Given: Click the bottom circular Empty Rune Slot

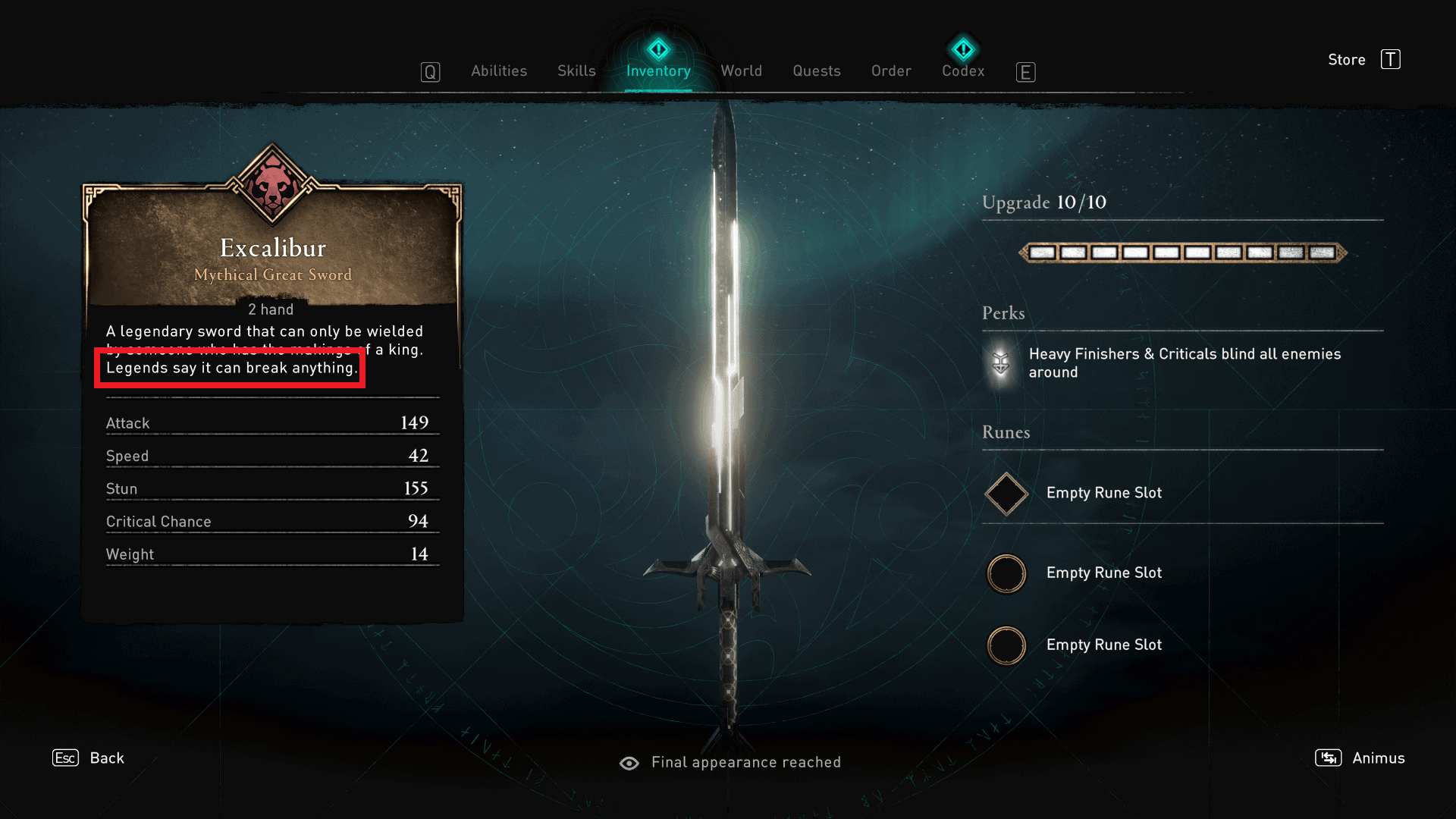Looking at the screenshot, I should pos(1006,645).
